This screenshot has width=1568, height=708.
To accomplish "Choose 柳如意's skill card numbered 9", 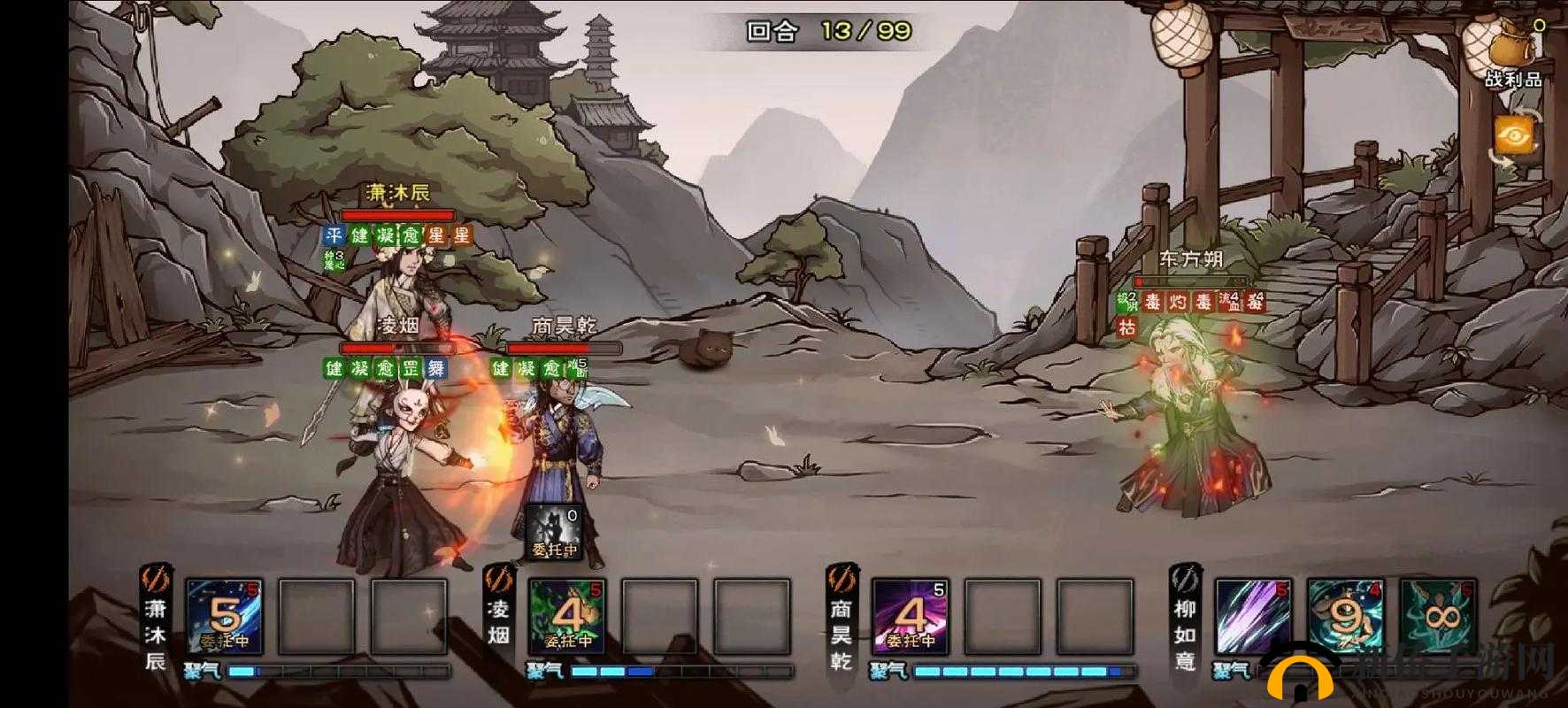I will pyautogui.click(x=1345, y=616).
